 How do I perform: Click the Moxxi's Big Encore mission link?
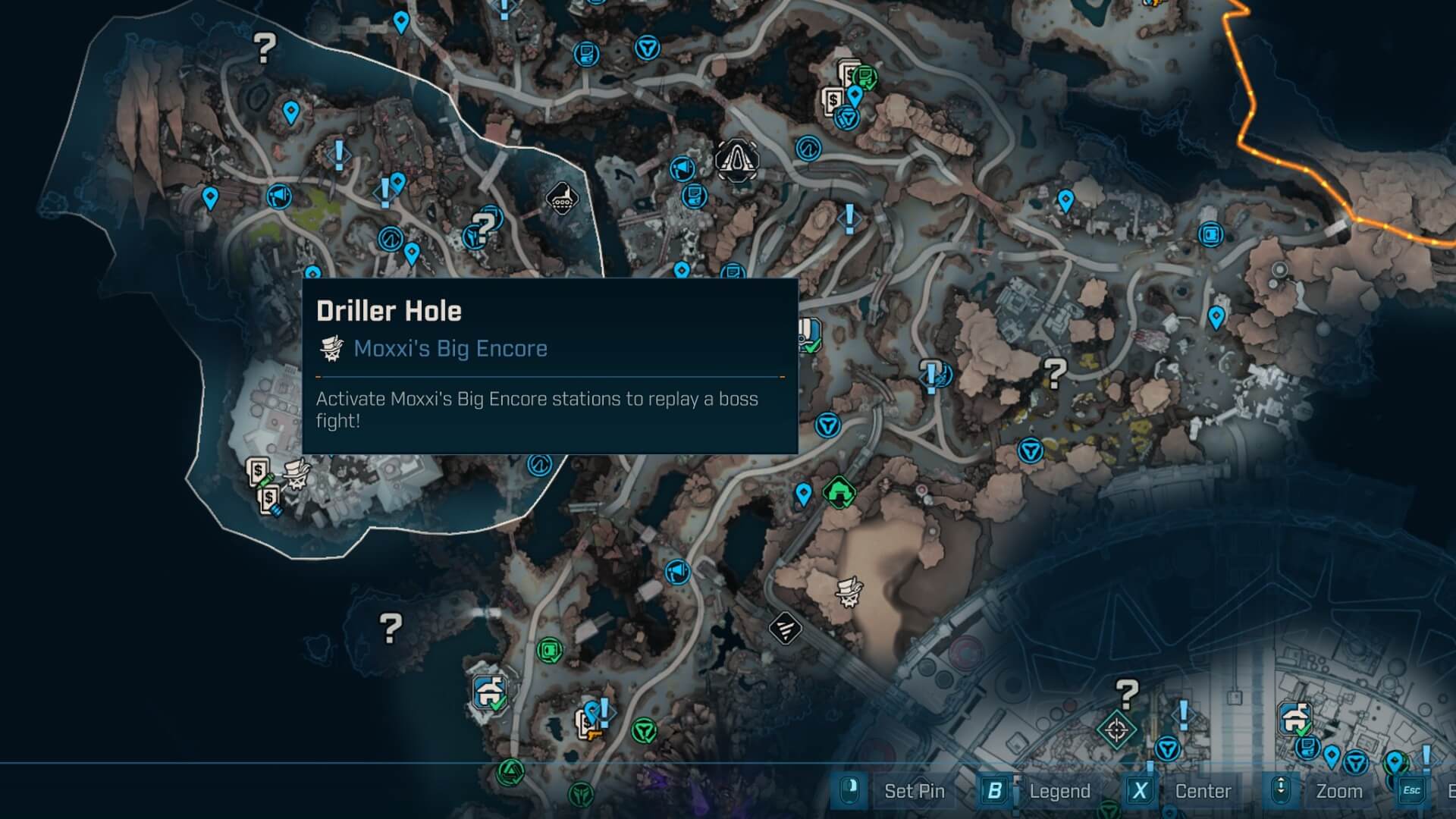450,349
